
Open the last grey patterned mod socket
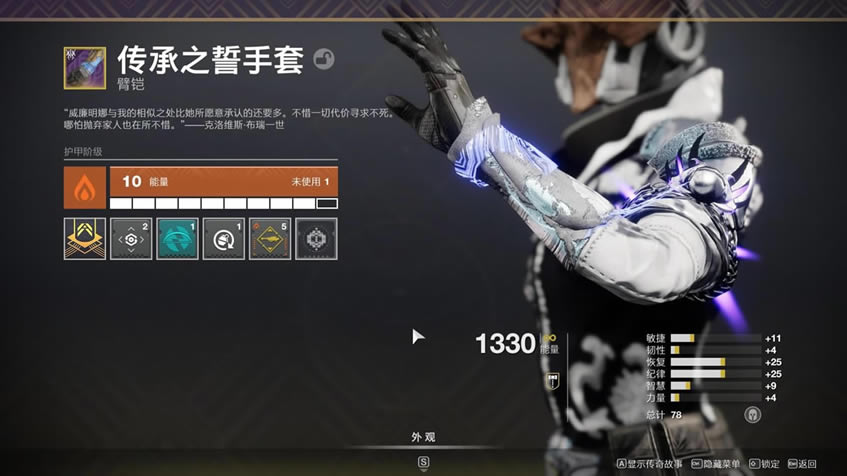click(x=316, y=239)
